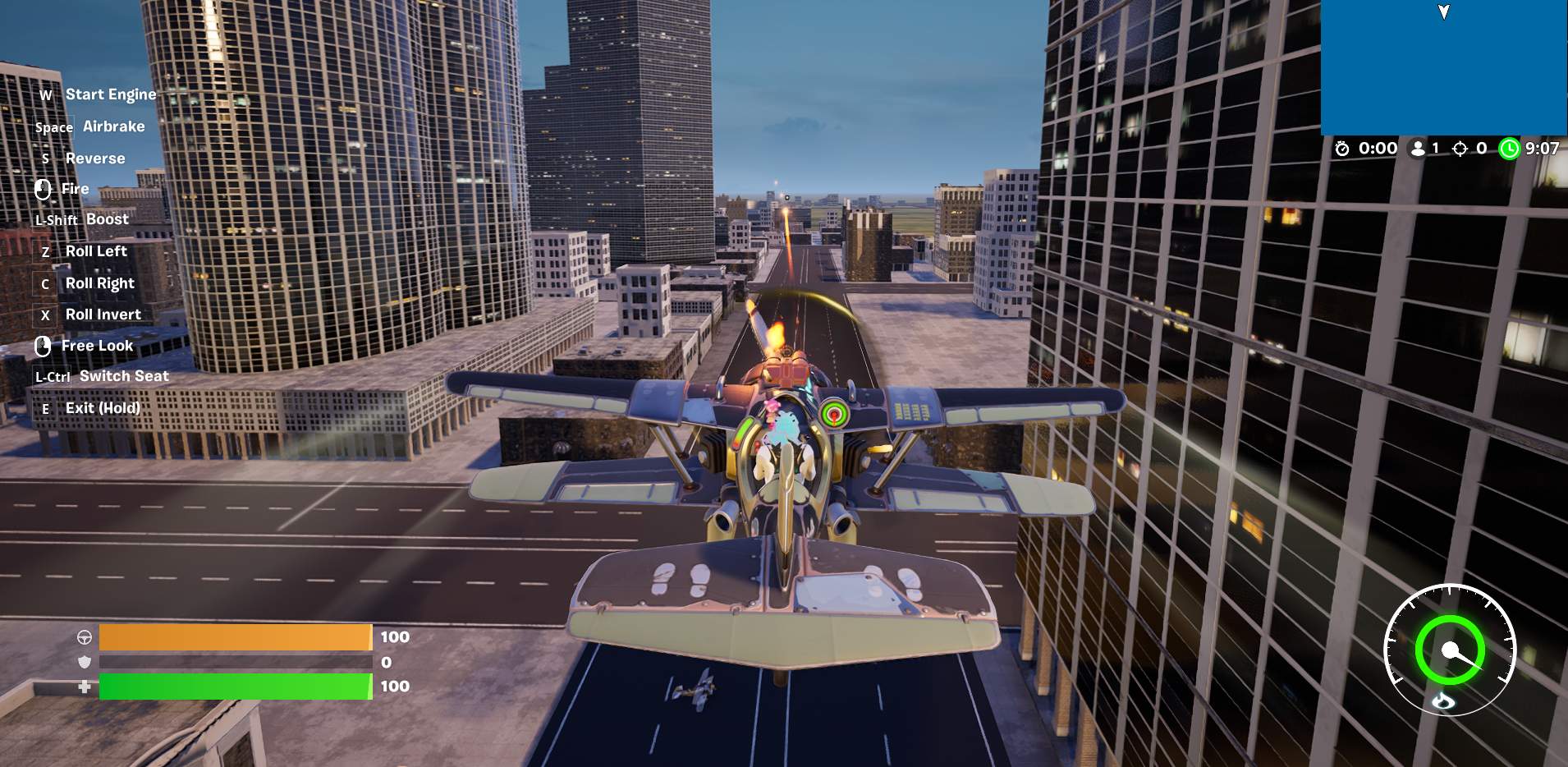This screenshot has height=767, width=1568.
Task: Click the health cross icon beside green bar
Action: point(85,686)
